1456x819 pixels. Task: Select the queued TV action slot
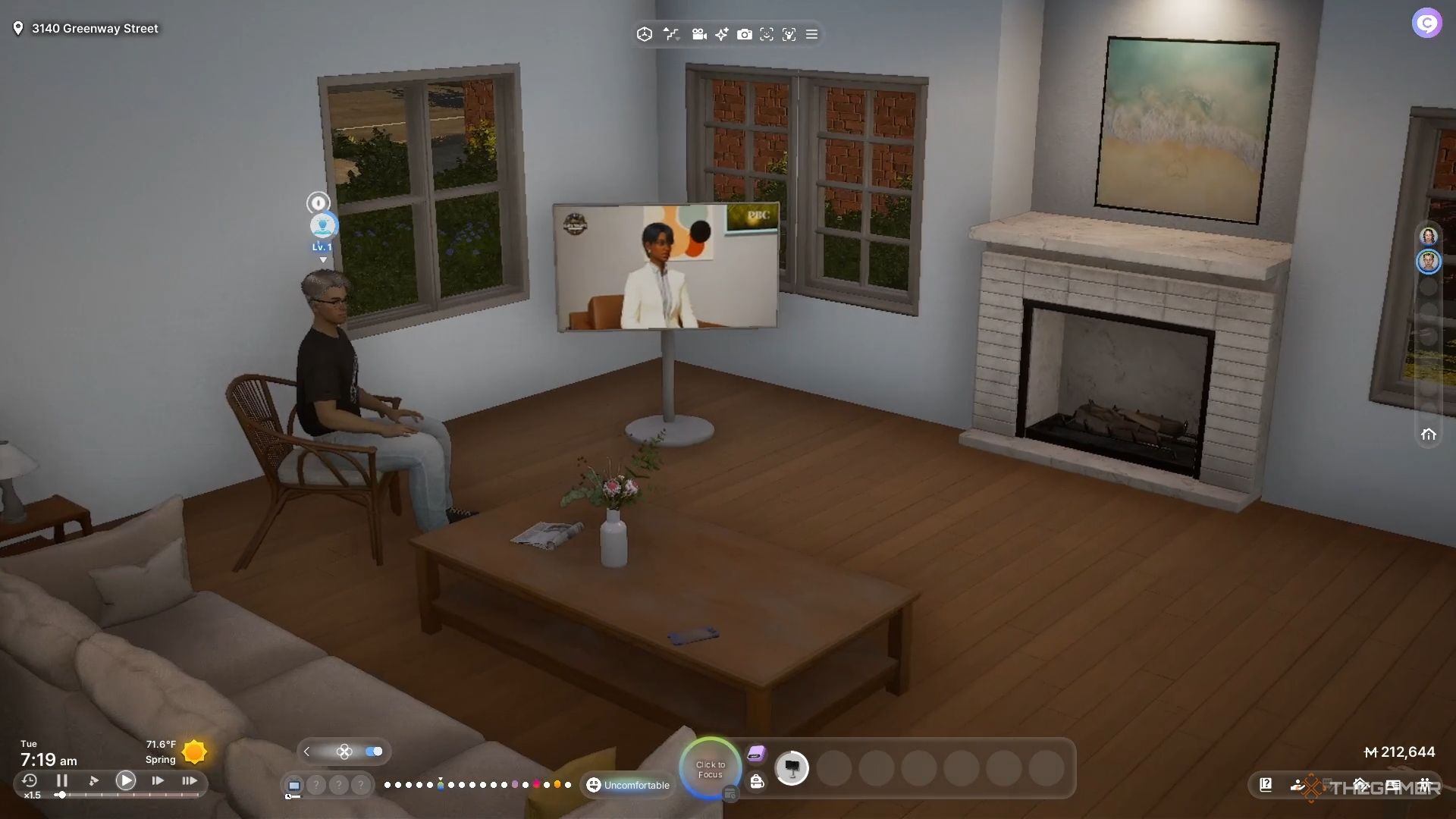(792, 768)
